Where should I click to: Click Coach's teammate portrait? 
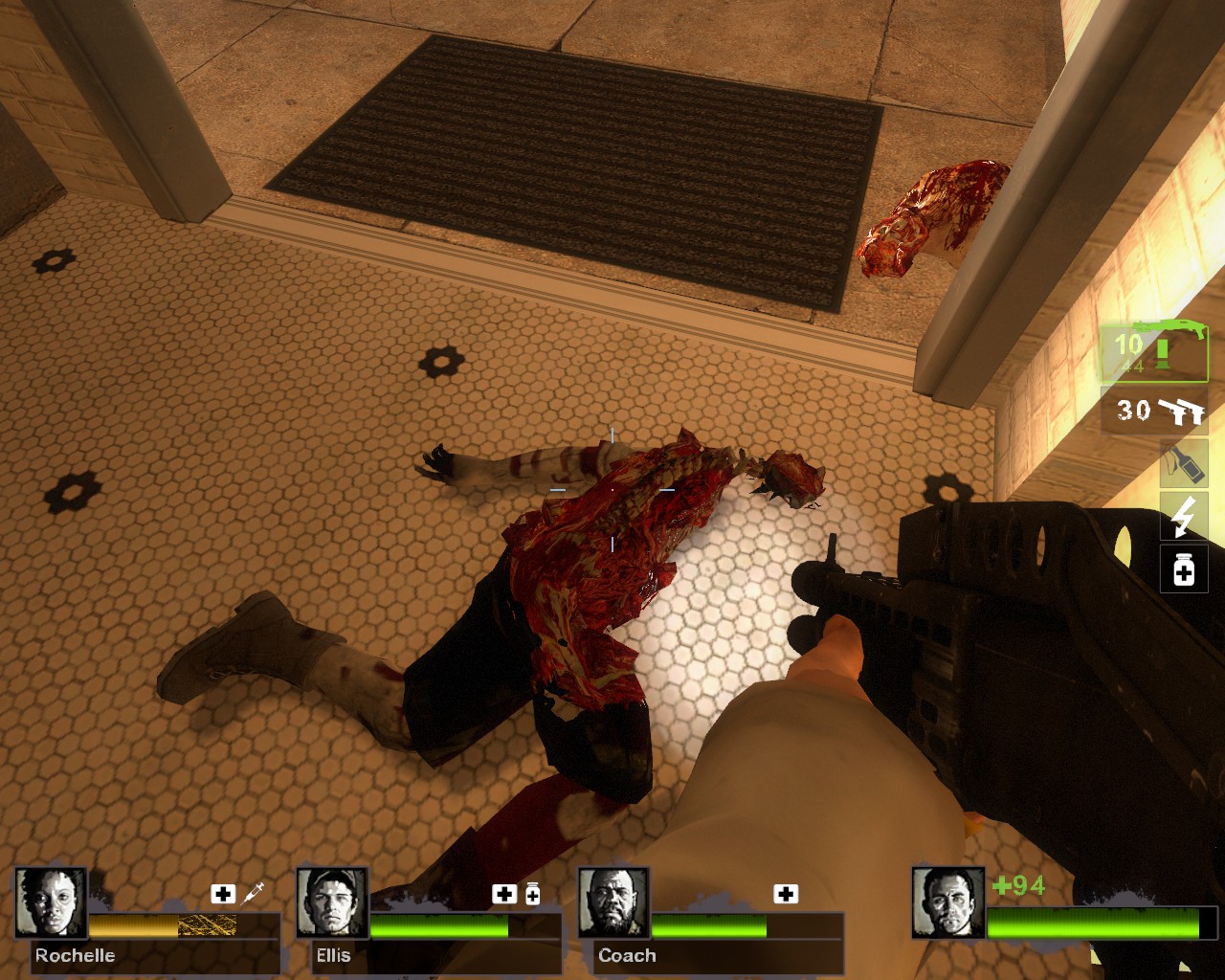(x=613, y=902)
